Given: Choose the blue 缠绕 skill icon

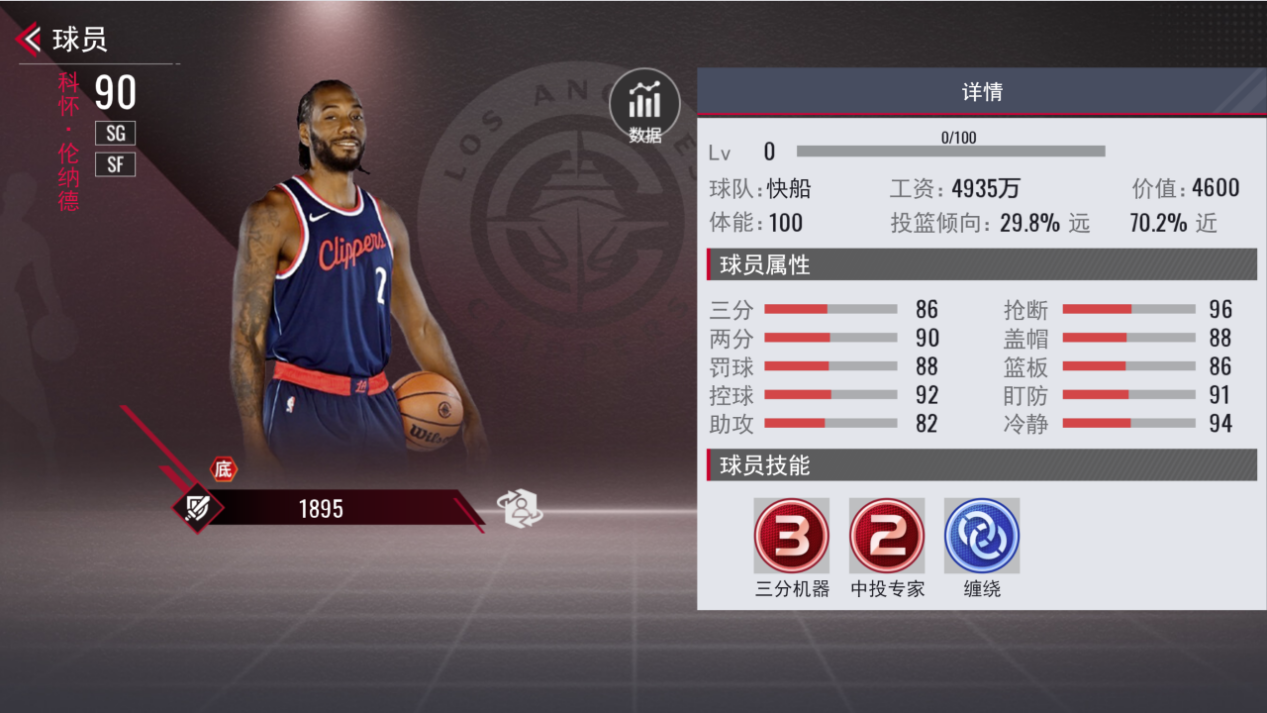Looking at the screenshot, I should [x=981, y=536].
